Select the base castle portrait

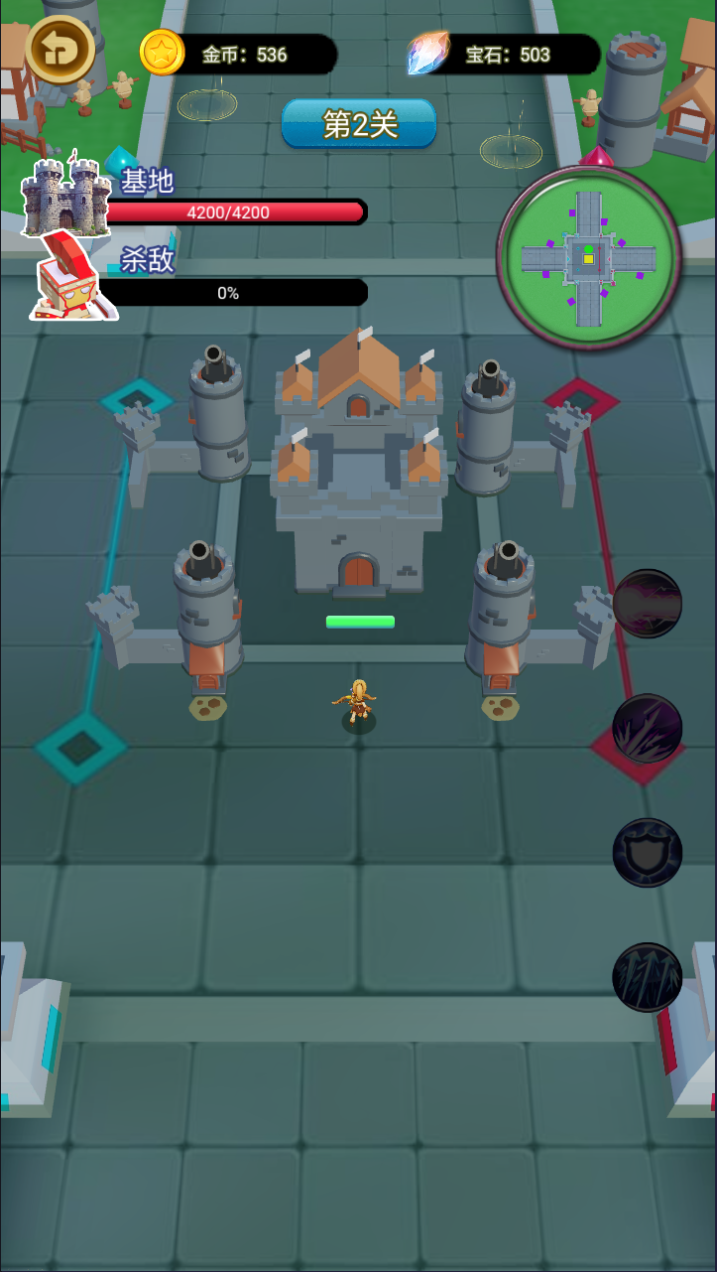(66, 195)
